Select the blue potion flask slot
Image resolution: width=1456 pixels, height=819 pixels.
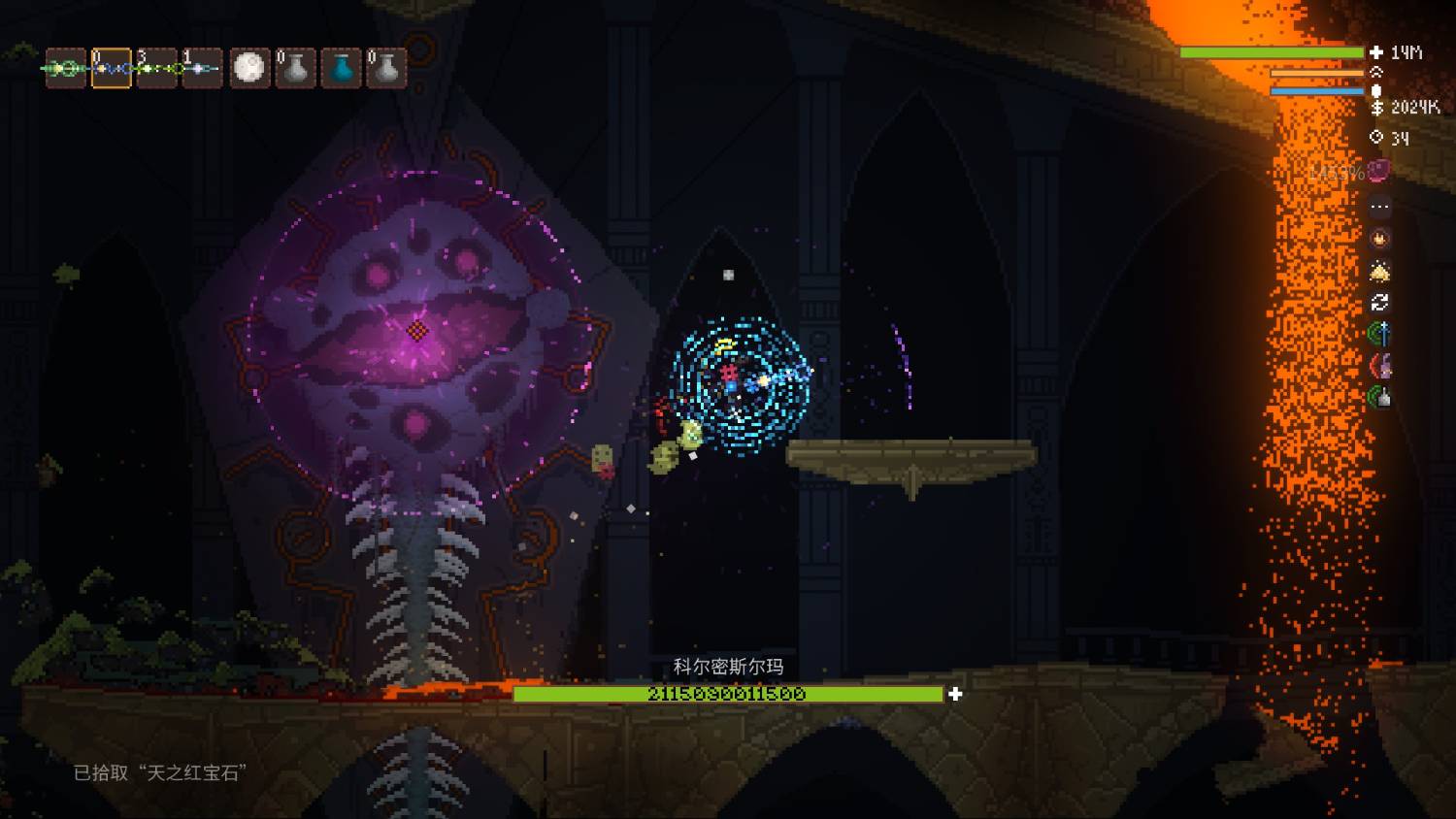pos(341,68)
